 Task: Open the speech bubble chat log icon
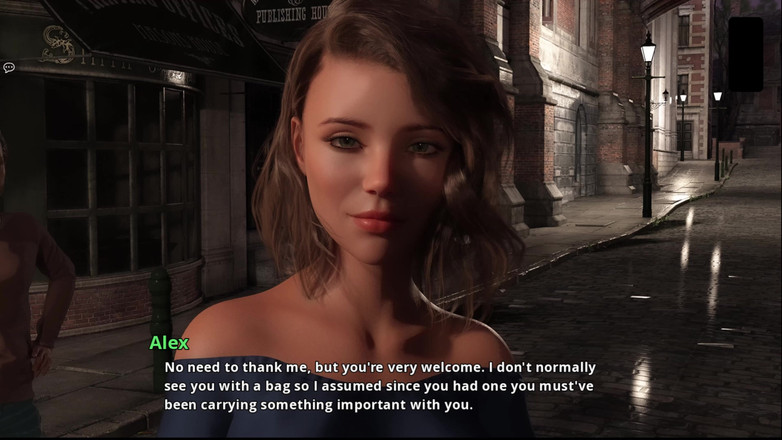(9, 68)
